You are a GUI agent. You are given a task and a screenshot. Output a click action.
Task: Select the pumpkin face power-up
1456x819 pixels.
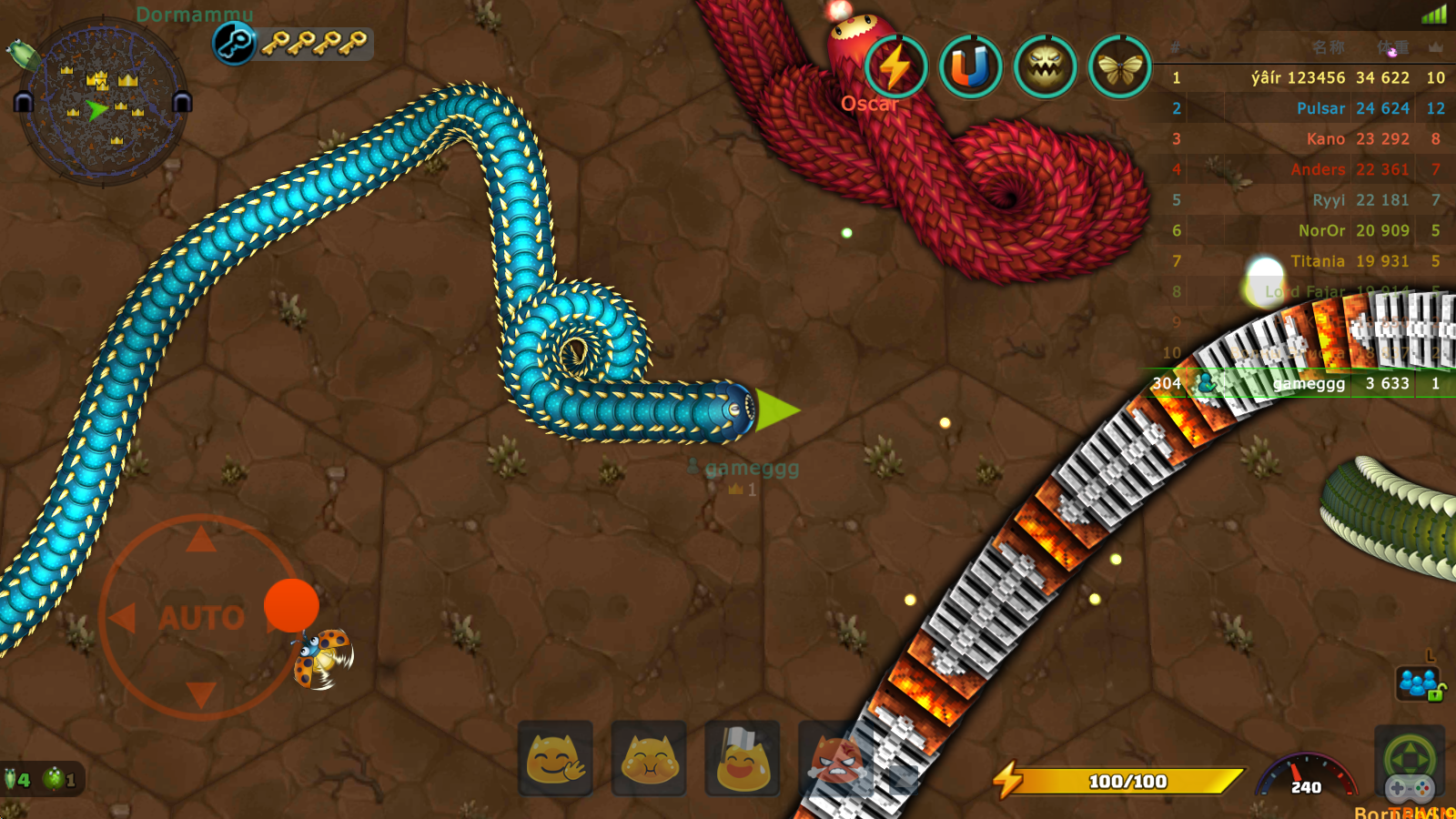coord(1045,66)
